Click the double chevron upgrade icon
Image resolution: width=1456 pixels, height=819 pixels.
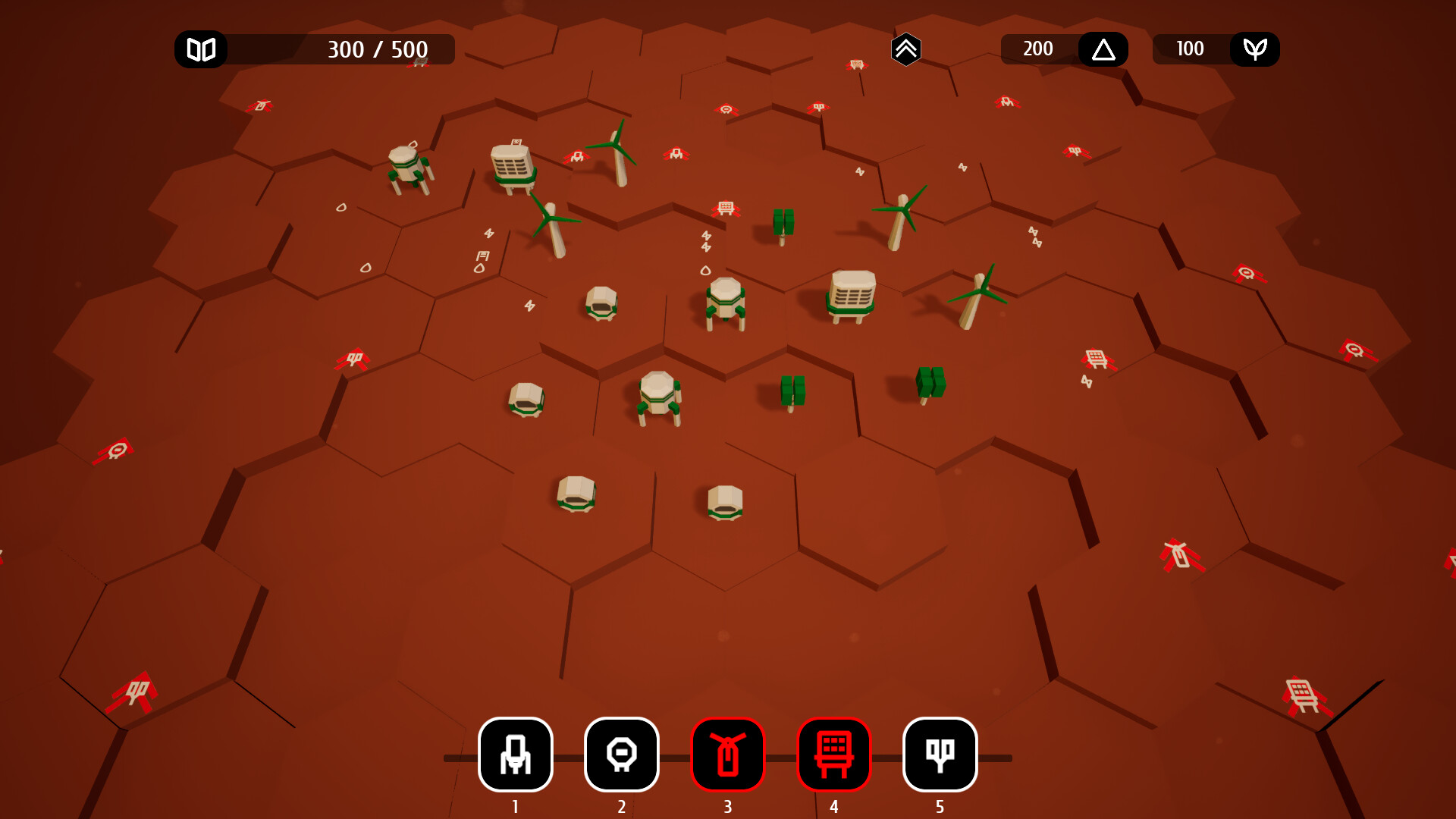[905, 49]
